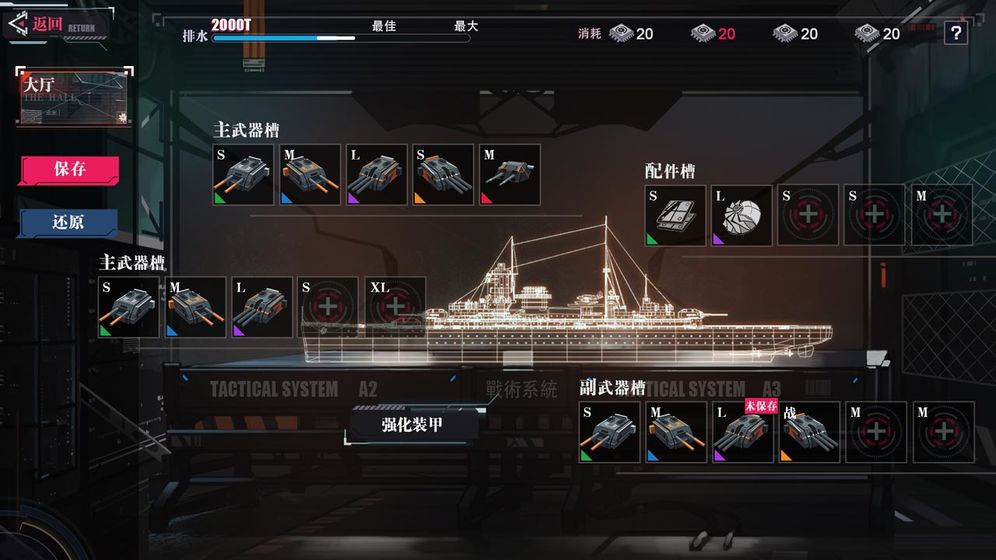The height and width of the screenshot is (560, 996).
Task: Select the armor plate S accessory slot
Action: click(676, 215)
